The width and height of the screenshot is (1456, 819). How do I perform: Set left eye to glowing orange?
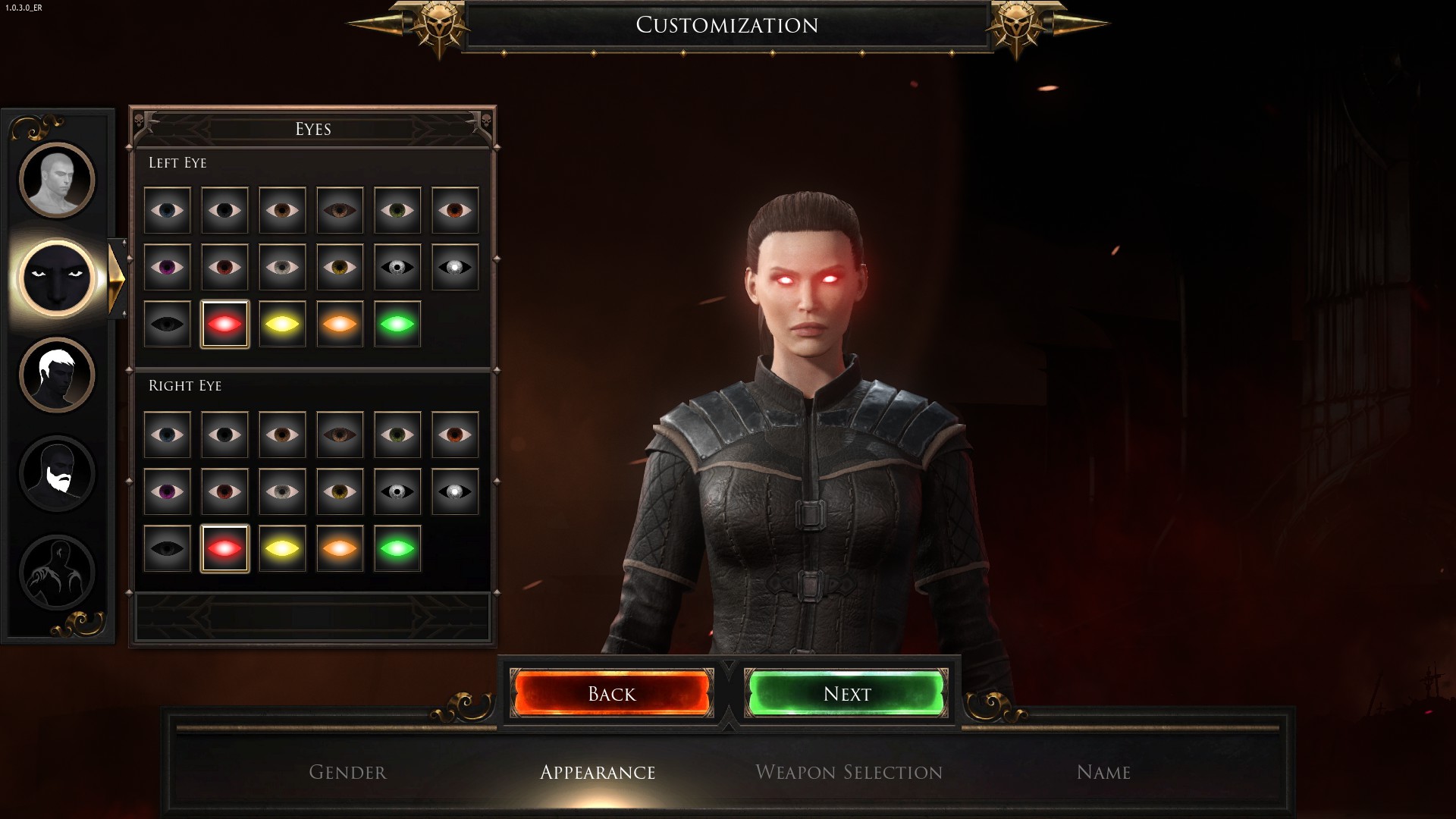(340, 324)
